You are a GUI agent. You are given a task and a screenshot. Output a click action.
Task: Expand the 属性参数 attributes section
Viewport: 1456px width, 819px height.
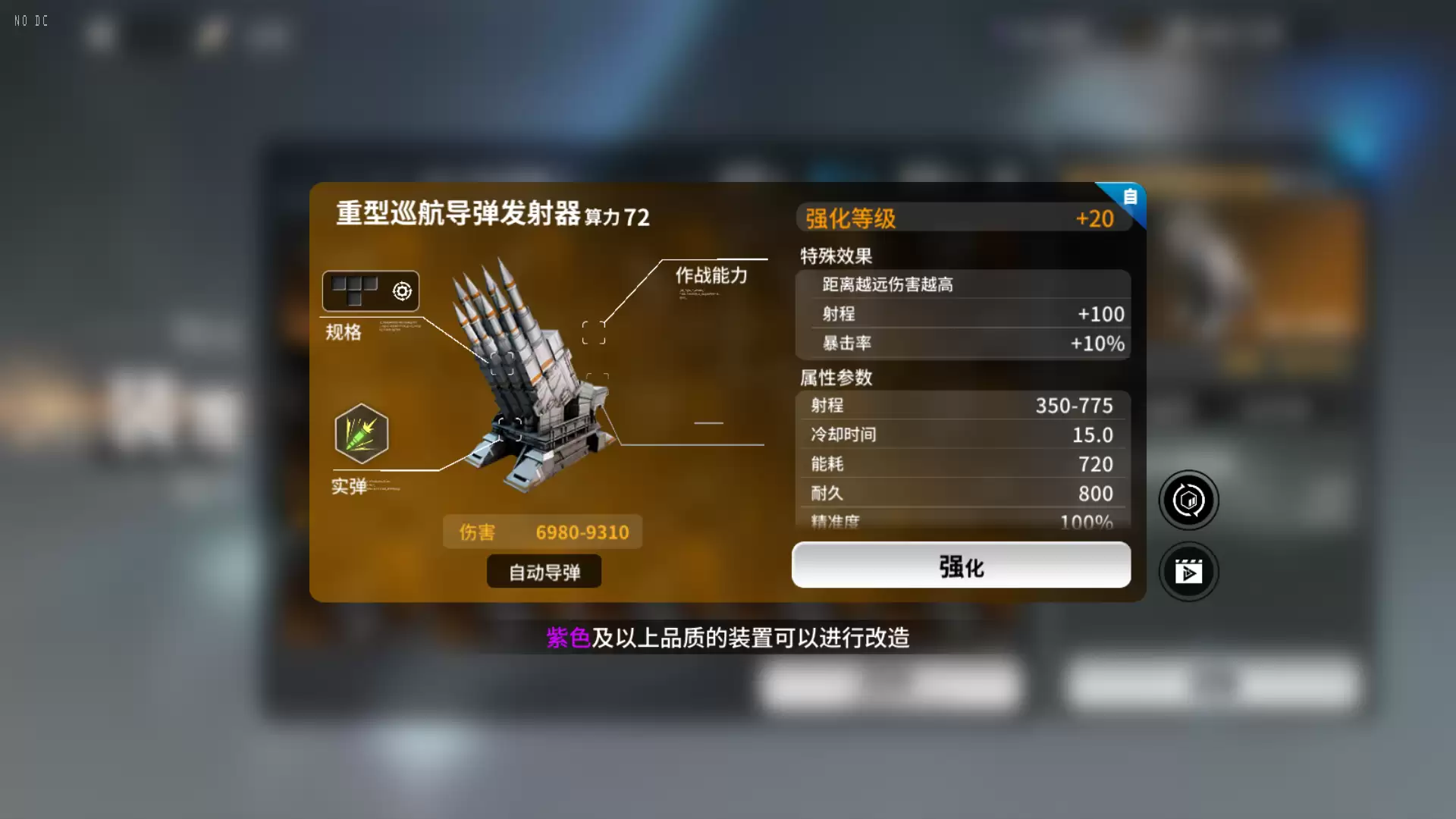click(x=835, y=377)
